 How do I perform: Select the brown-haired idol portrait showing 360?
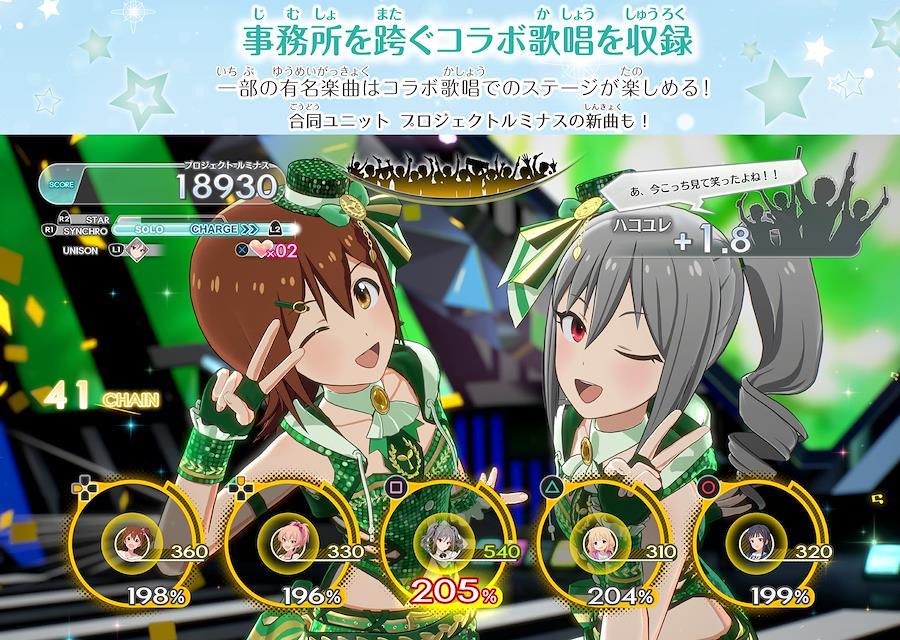[x=130, y=542]
